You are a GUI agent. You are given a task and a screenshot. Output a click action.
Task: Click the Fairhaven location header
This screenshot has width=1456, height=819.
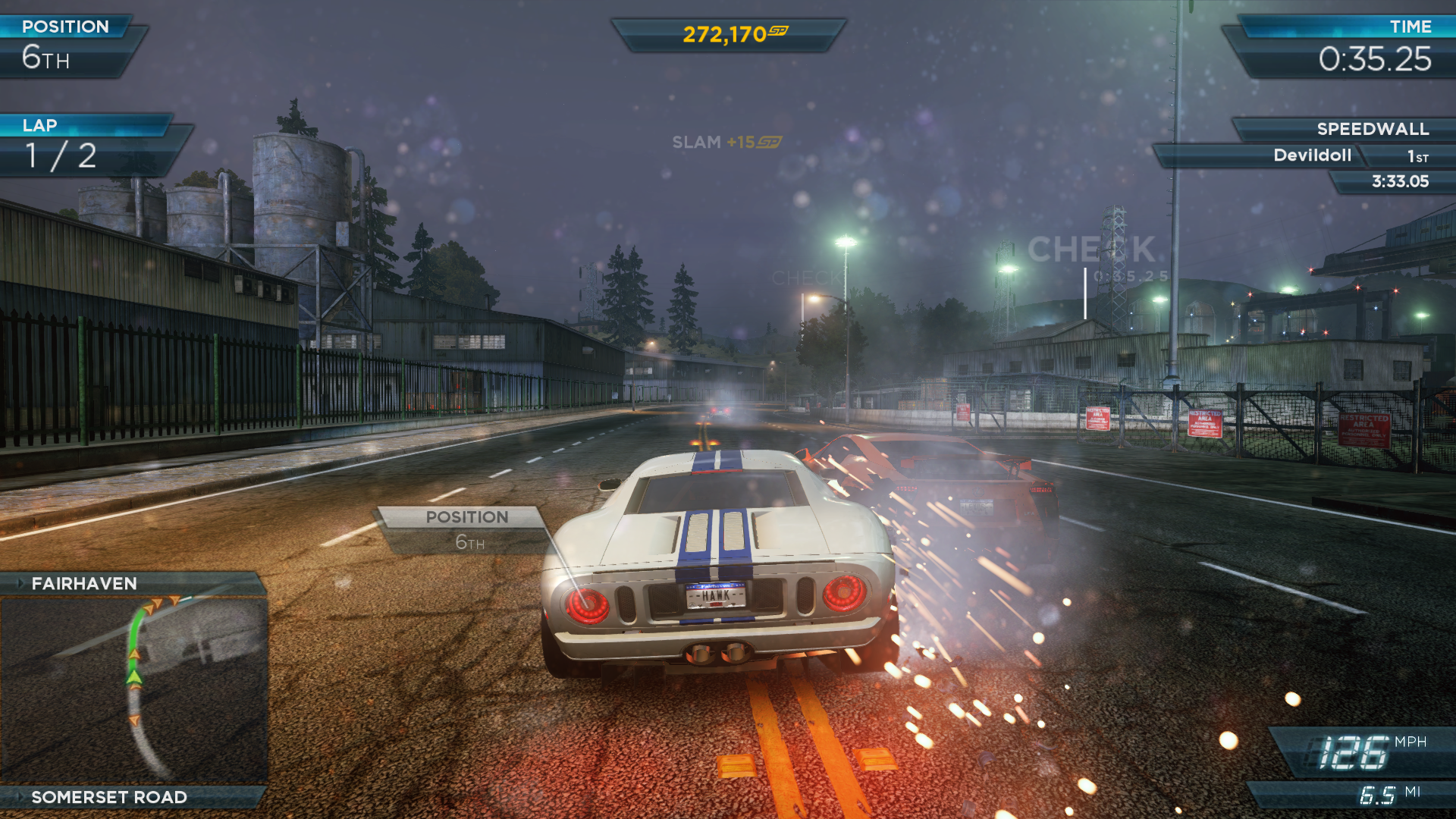[x=84, y=583]
